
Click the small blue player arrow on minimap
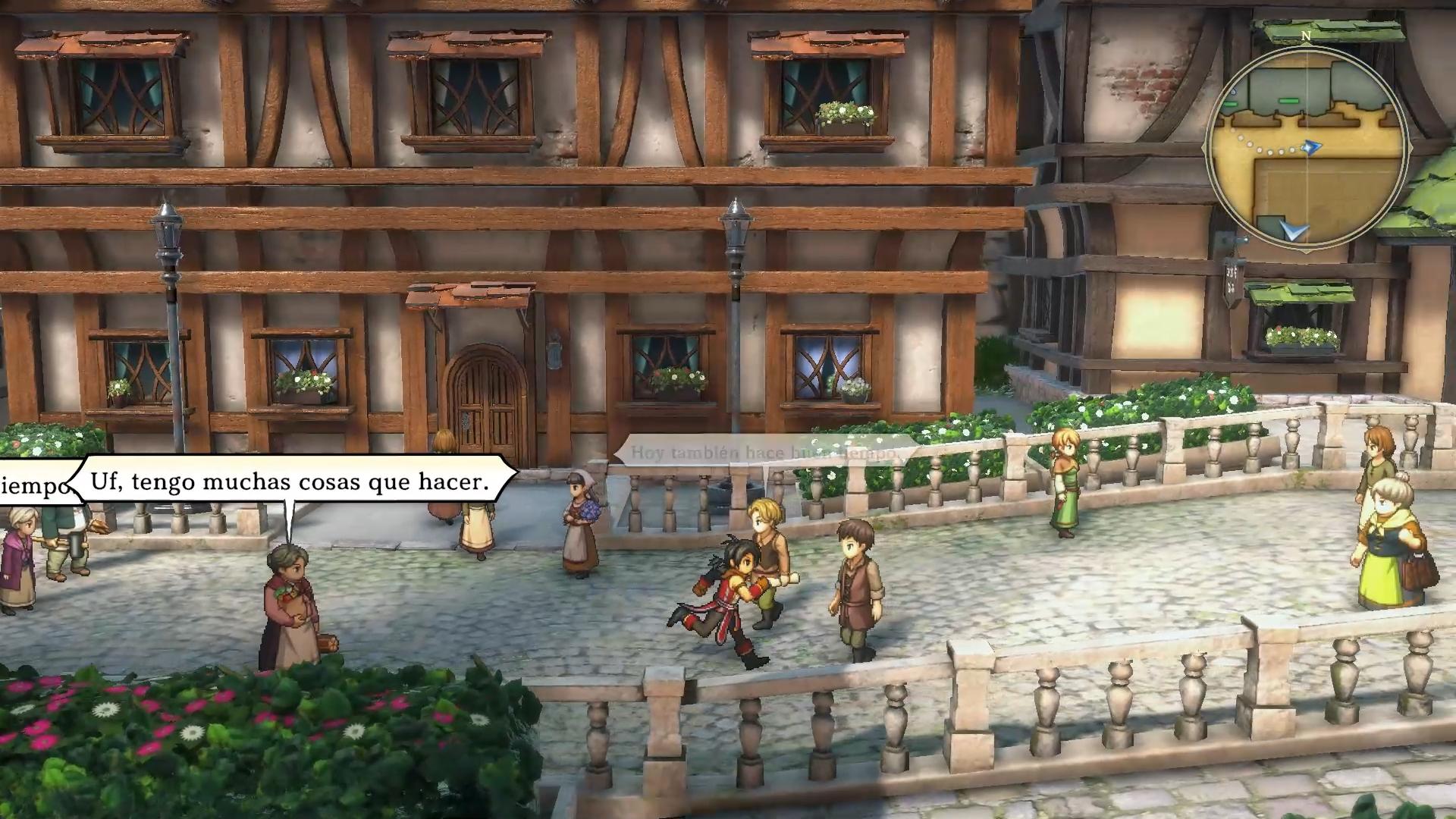[1312, 146]
